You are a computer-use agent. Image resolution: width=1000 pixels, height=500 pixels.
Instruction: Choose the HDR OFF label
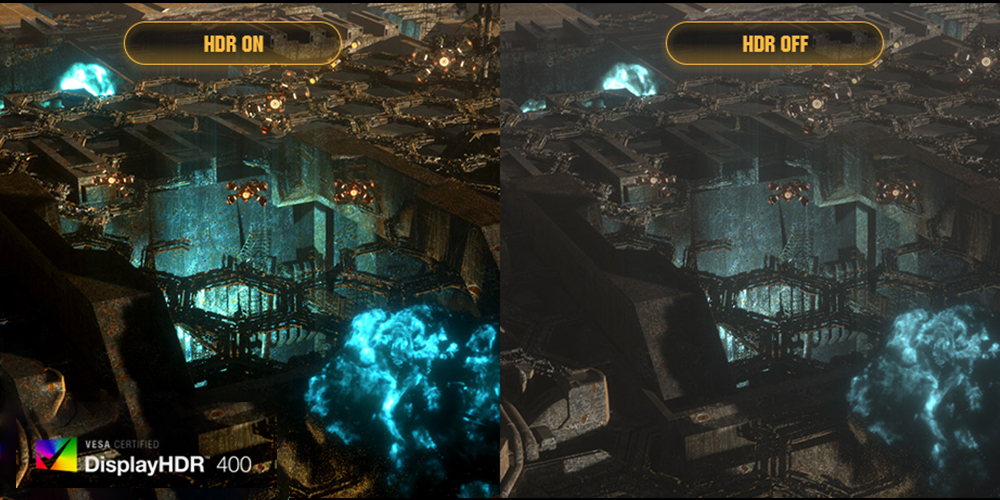click(x=775, y=44)
